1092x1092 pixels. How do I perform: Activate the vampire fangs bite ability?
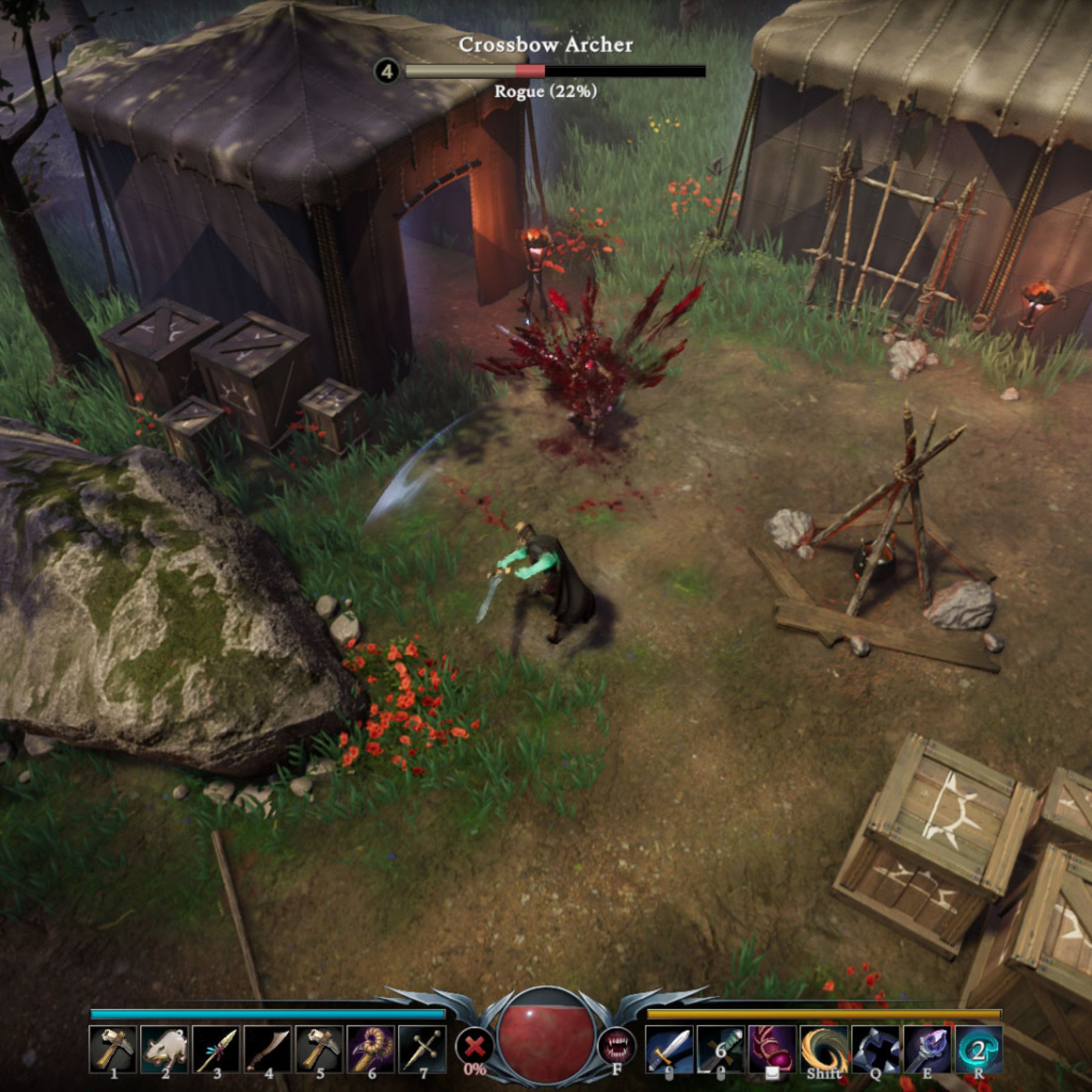[x=616, y=1046]
